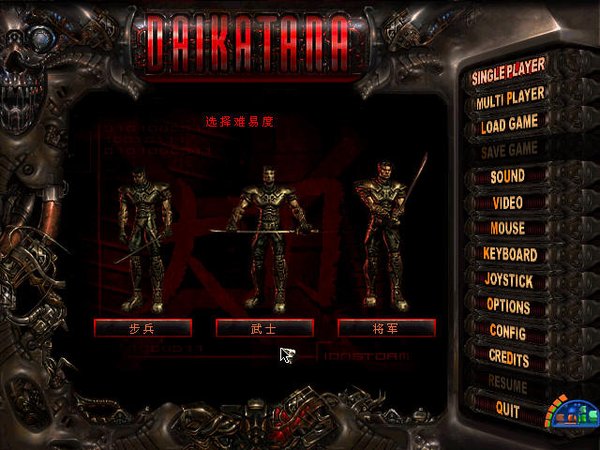Open the Joystick settings
The image size is (600, 450).
[509, 280]
